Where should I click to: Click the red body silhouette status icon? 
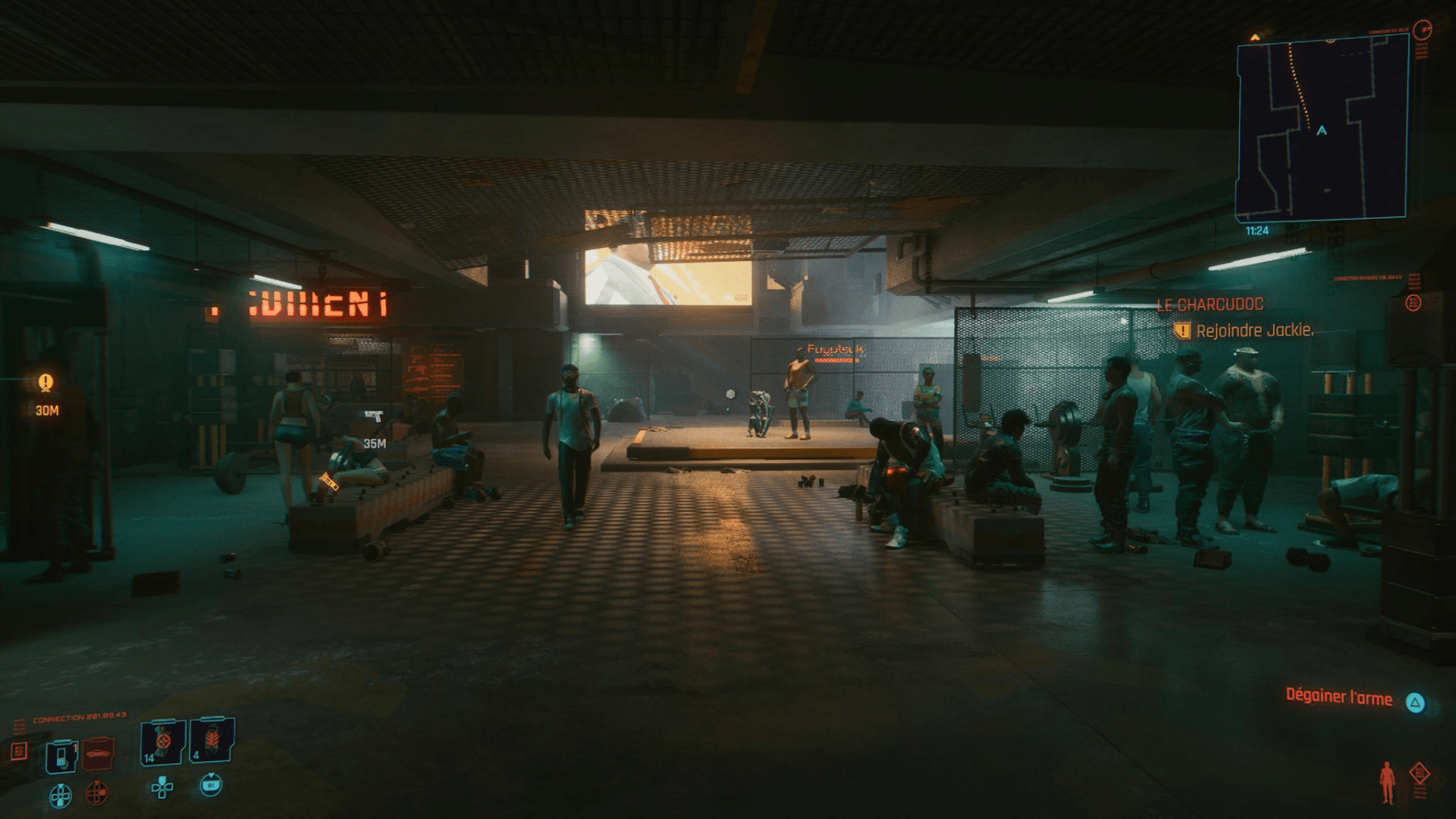point(1387,783)
